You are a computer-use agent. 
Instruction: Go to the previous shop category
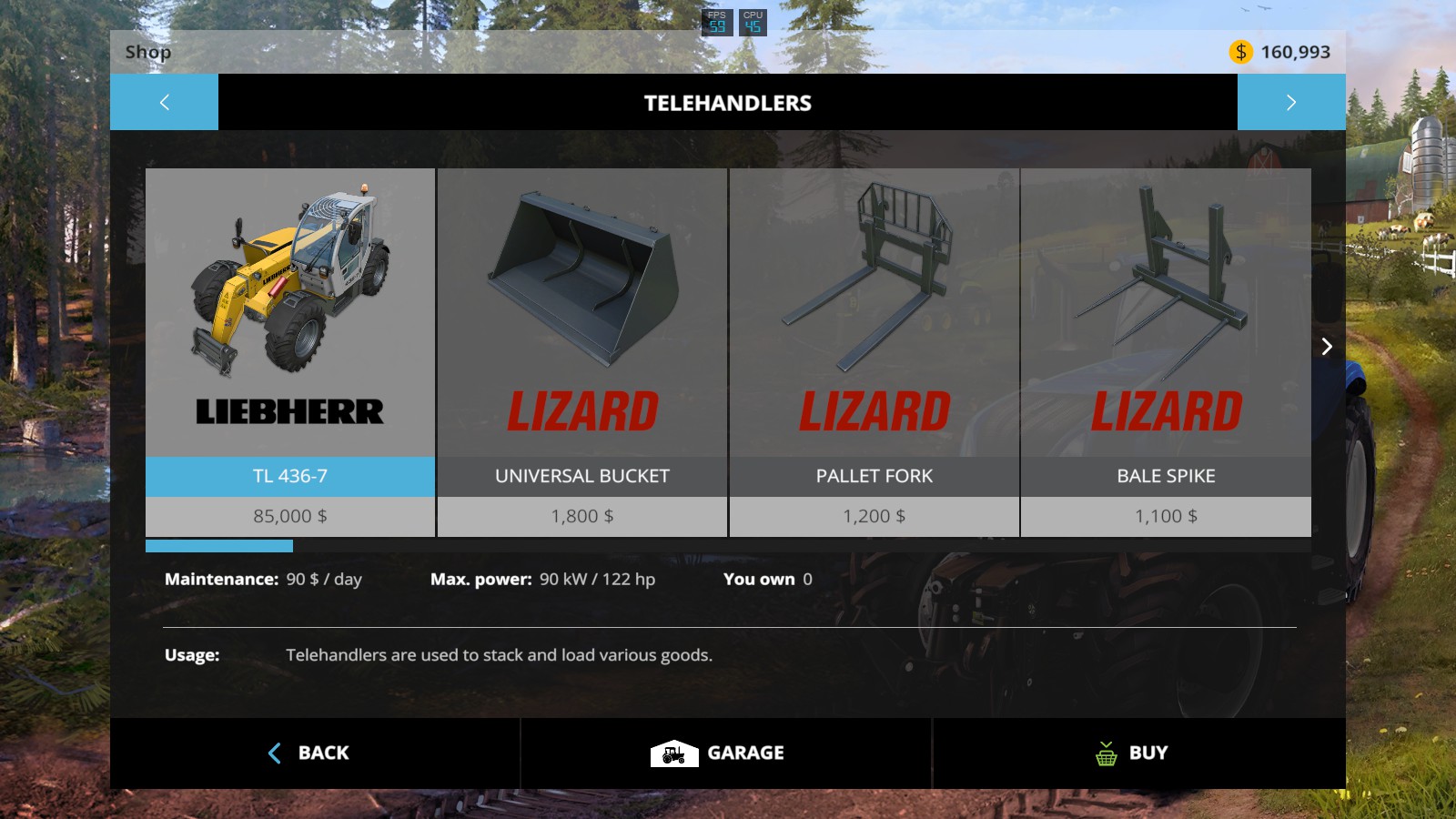[164, 102]
